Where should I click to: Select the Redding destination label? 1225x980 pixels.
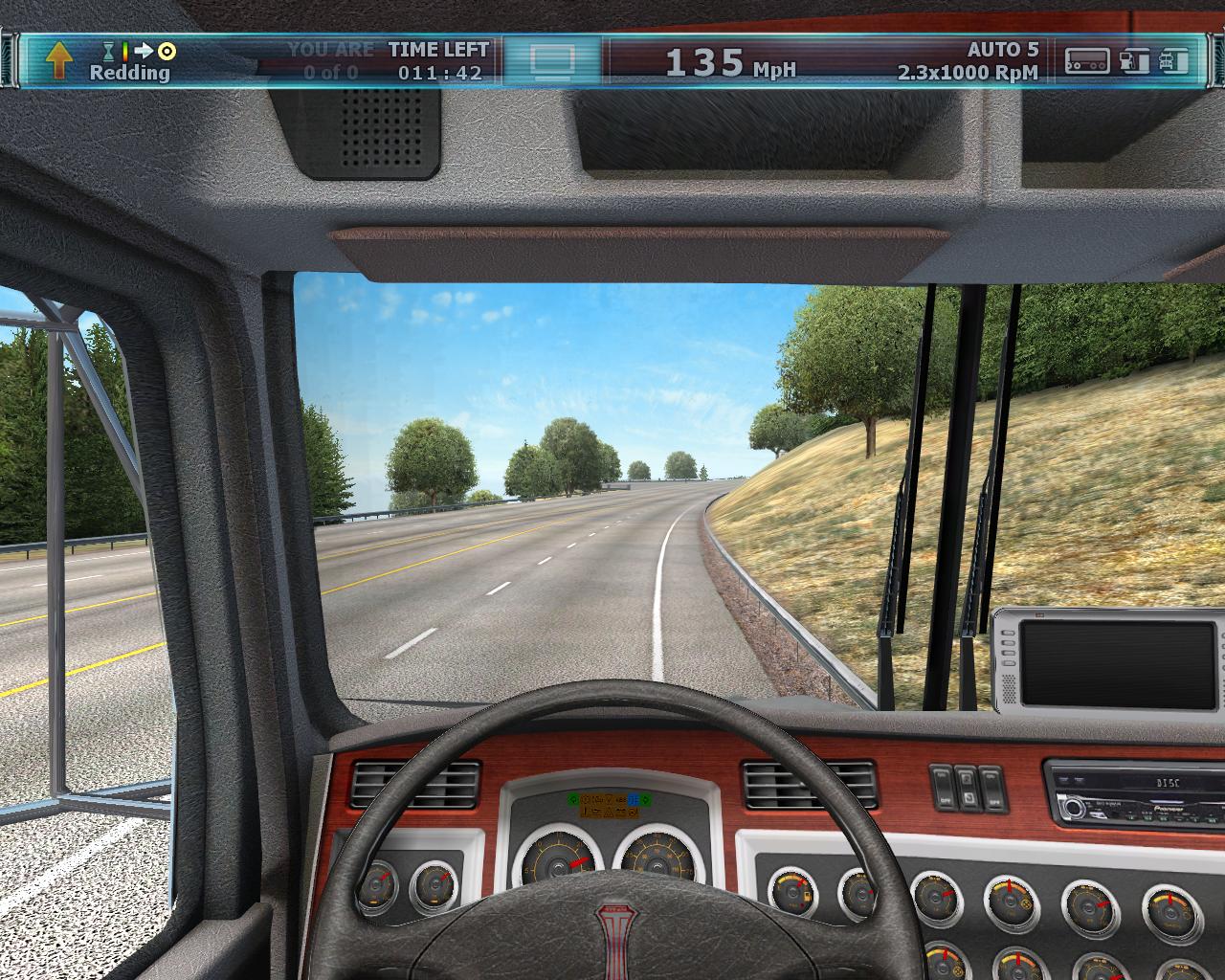click(129, 73)
